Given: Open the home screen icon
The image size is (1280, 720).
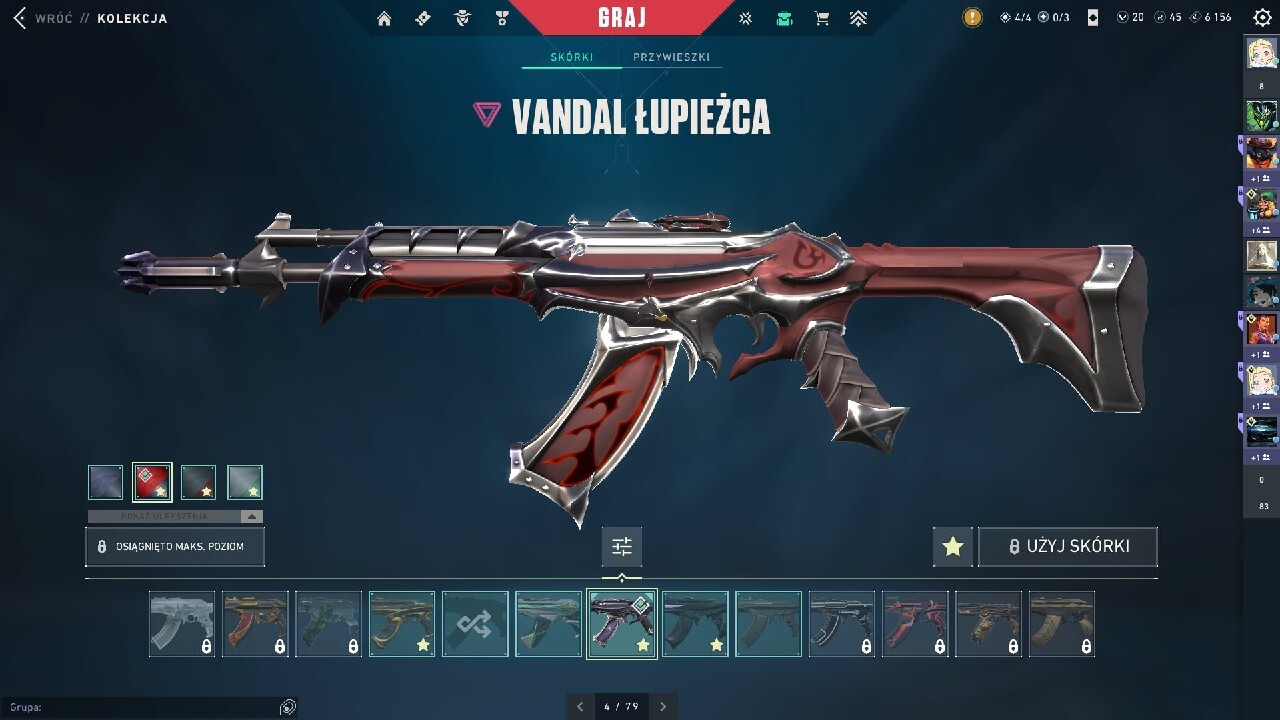Looking at the screenshot, I should click(x=384, y=18).
